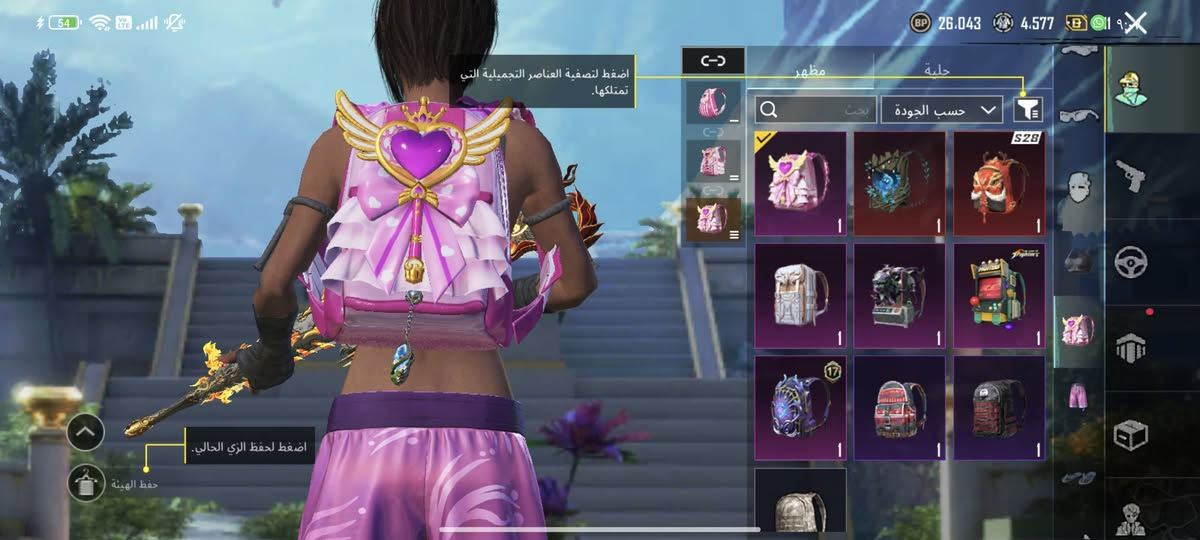Close the inventory with the X button

(x=1135, y=23)
